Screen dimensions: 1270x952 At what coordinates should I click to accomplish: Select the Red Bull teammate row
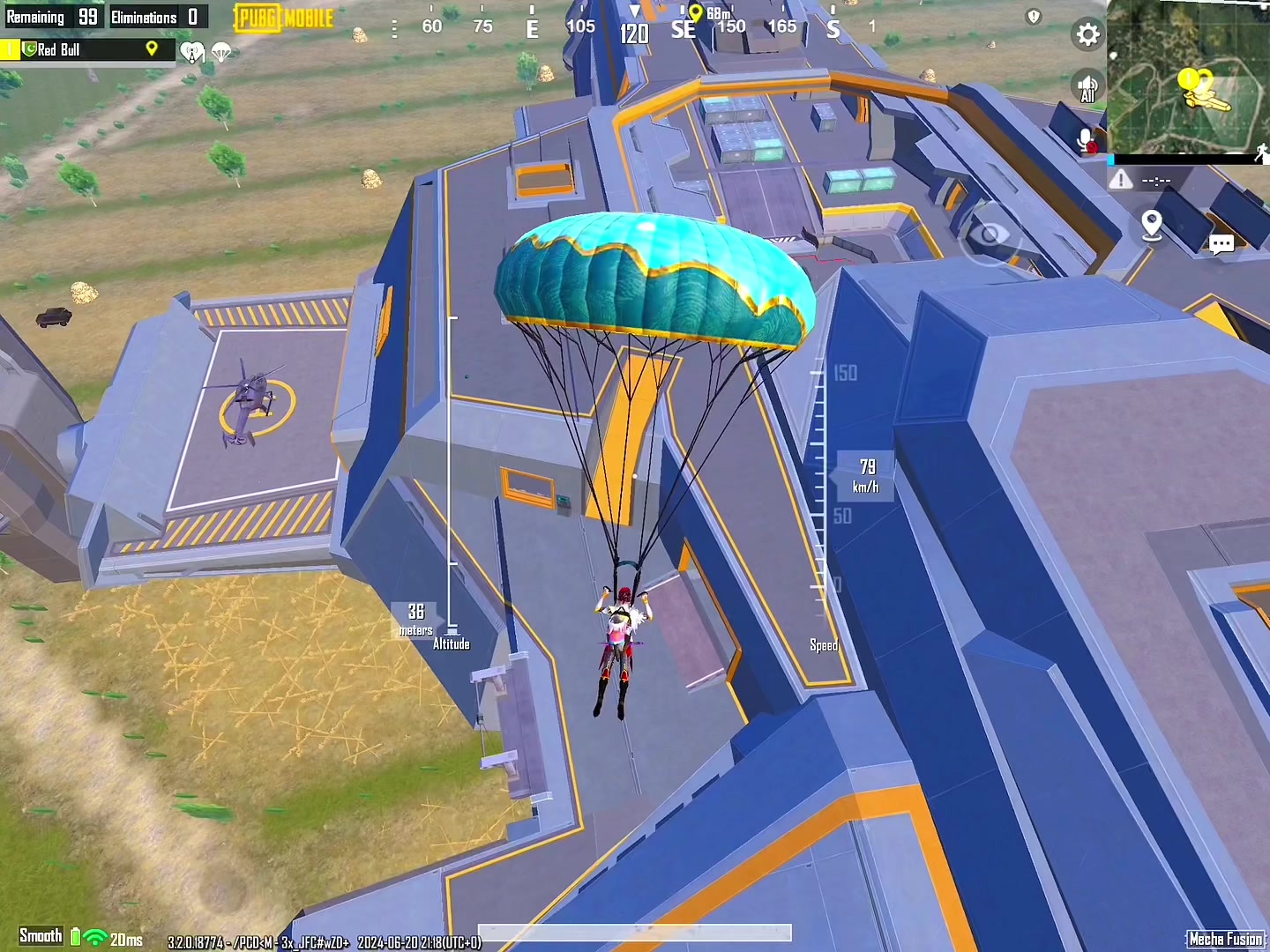pyautogui.click(x=86, y=49)
